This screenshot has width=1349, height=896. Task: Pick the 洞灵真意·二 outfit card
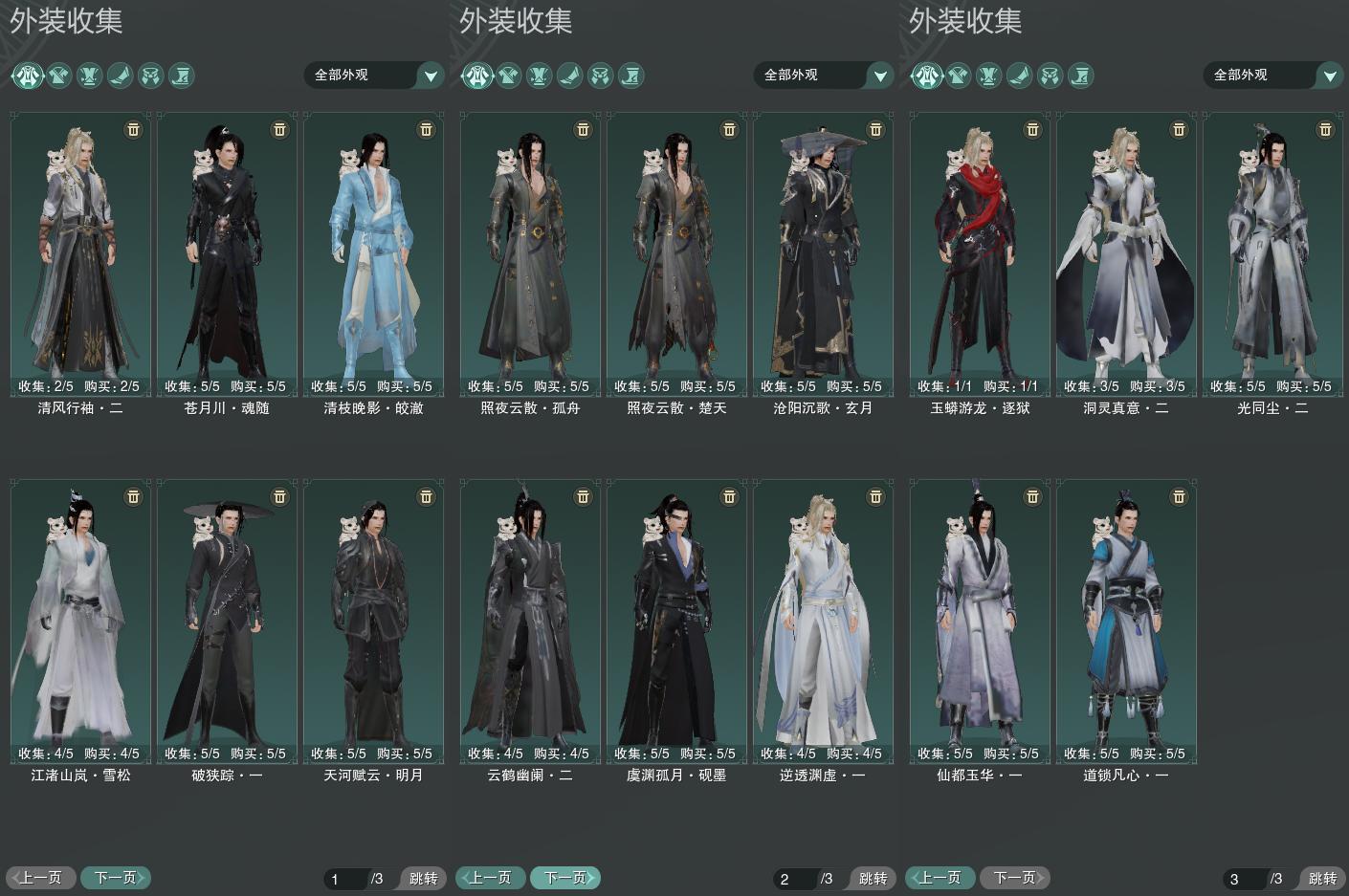point(1126,253)
